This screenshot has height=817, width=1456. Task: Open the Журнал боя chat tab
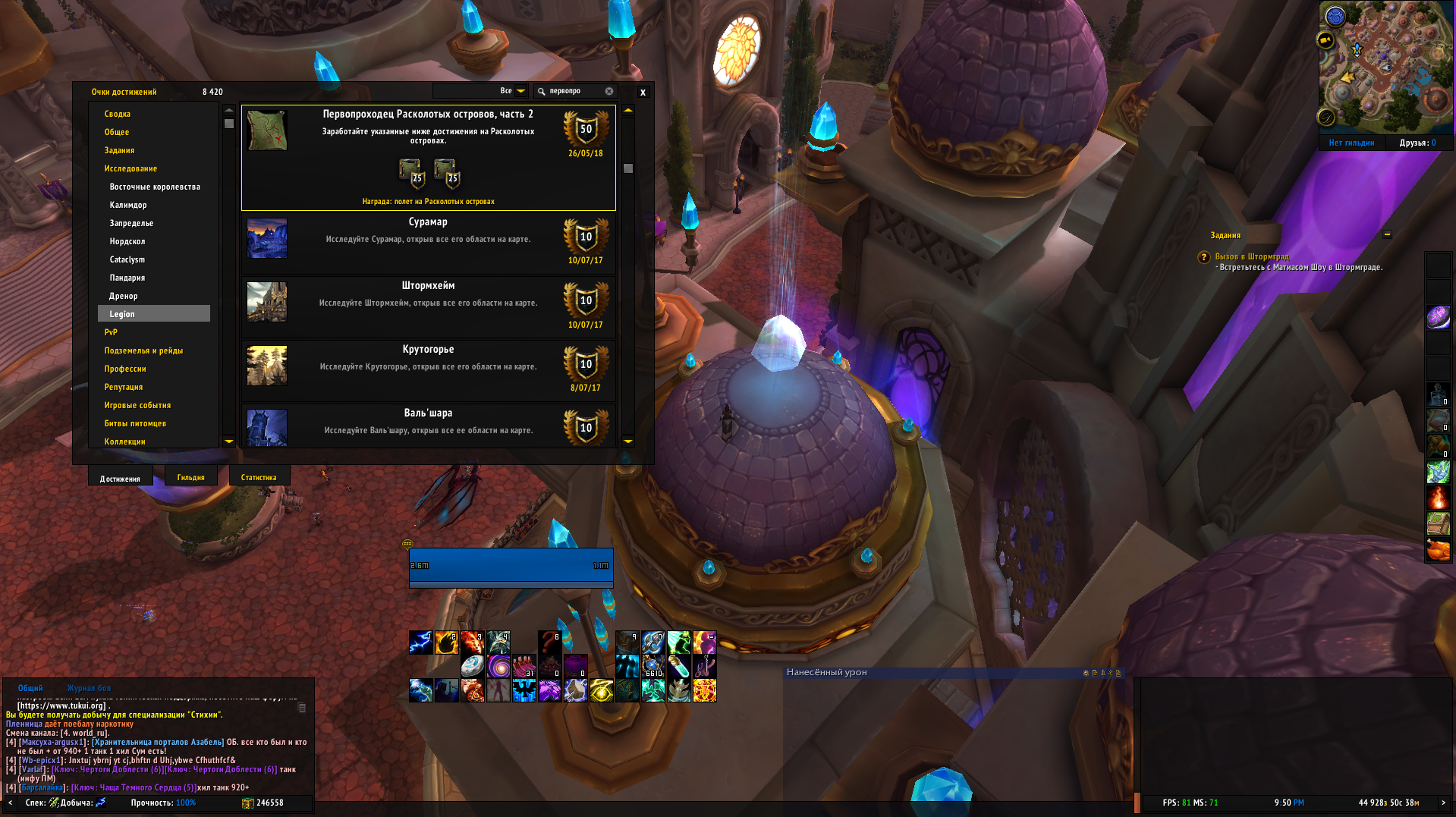[x=89, y=689]
